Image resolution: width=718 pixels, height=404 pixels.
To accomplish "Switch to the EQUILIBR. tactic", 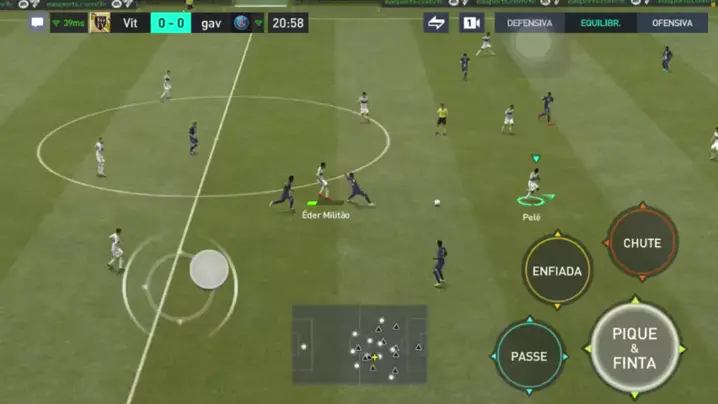I will (x=600, y=23).
